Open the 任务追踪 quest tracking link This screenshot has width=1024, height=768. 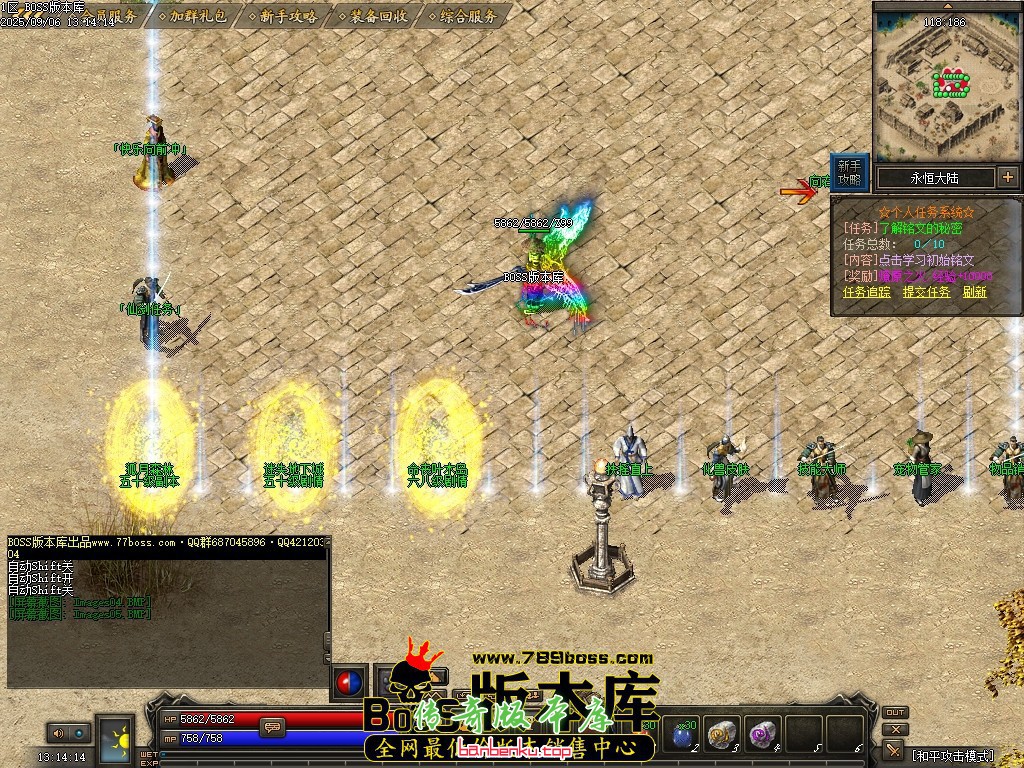(x=866, y=292)
